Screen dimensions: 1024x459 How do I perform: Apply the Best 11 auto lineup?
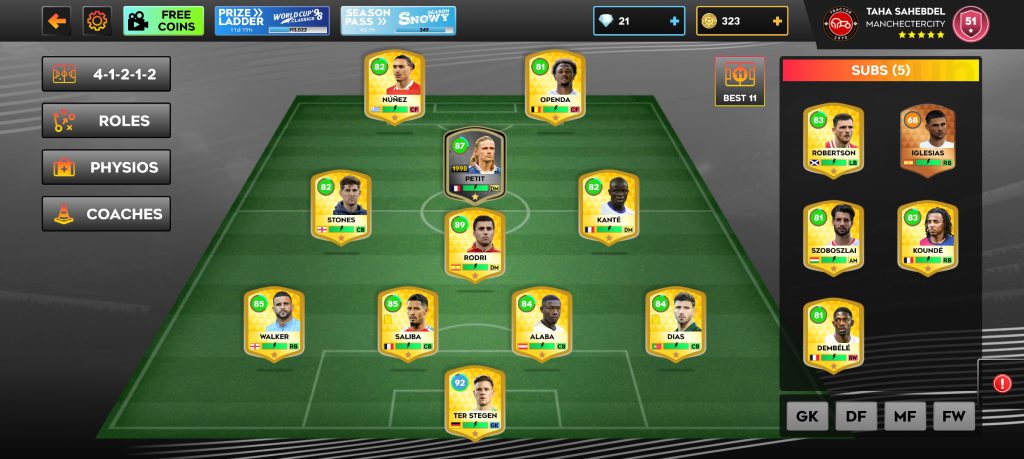(x=740, y=82)
